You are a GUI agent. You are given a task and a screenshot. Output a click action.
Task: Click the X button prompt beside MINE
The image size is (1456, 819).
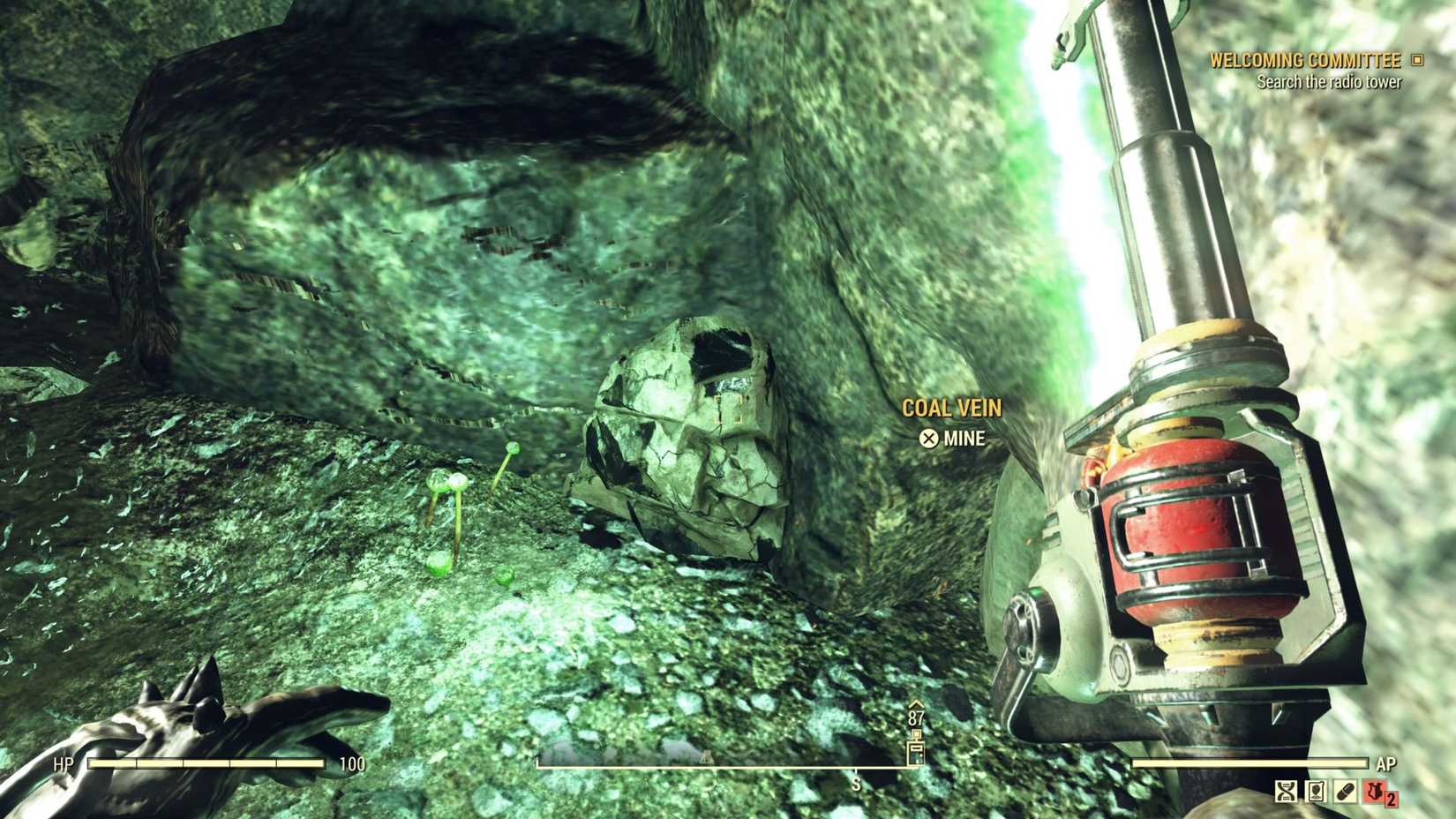pyautogui.click(x=927, y=440)
